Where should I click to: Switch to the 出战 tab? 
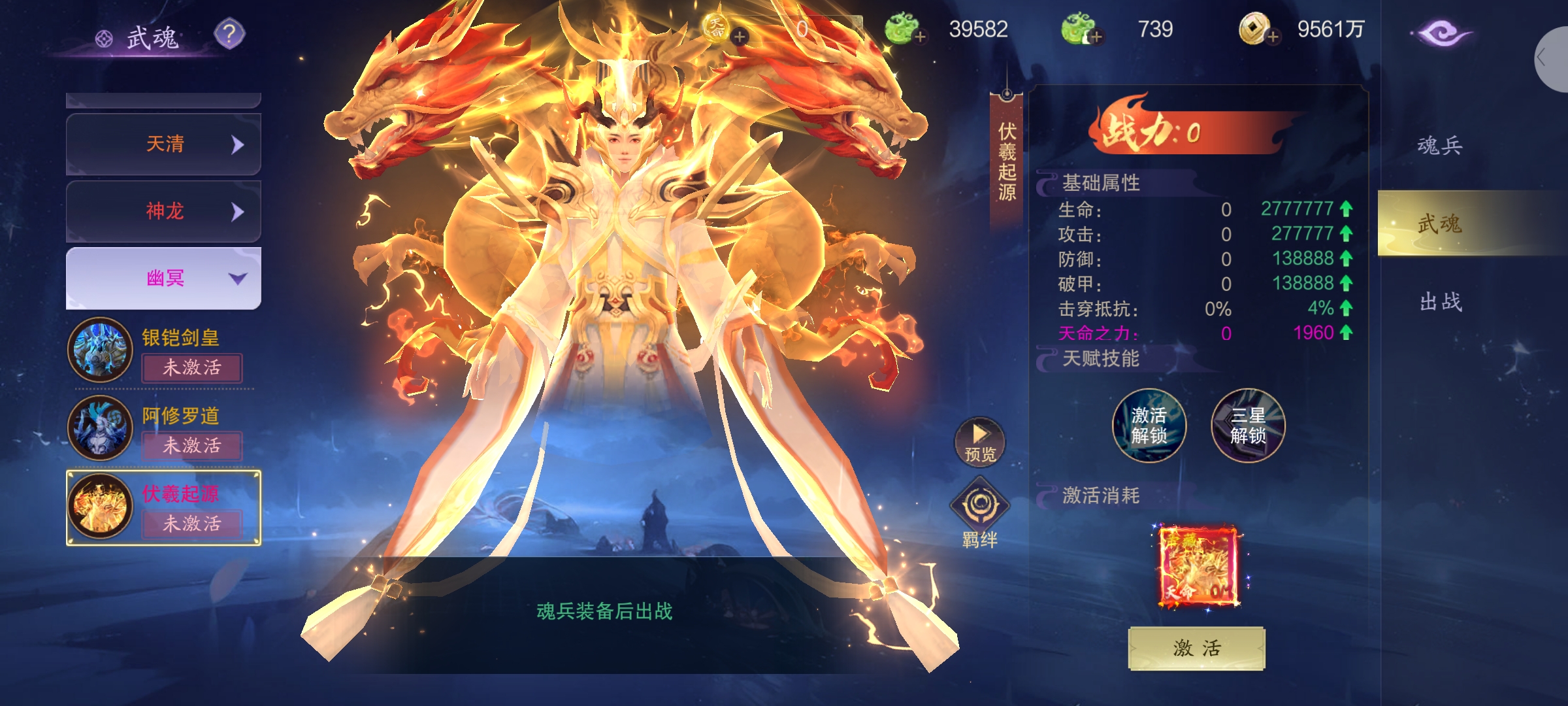(1441, 302)
